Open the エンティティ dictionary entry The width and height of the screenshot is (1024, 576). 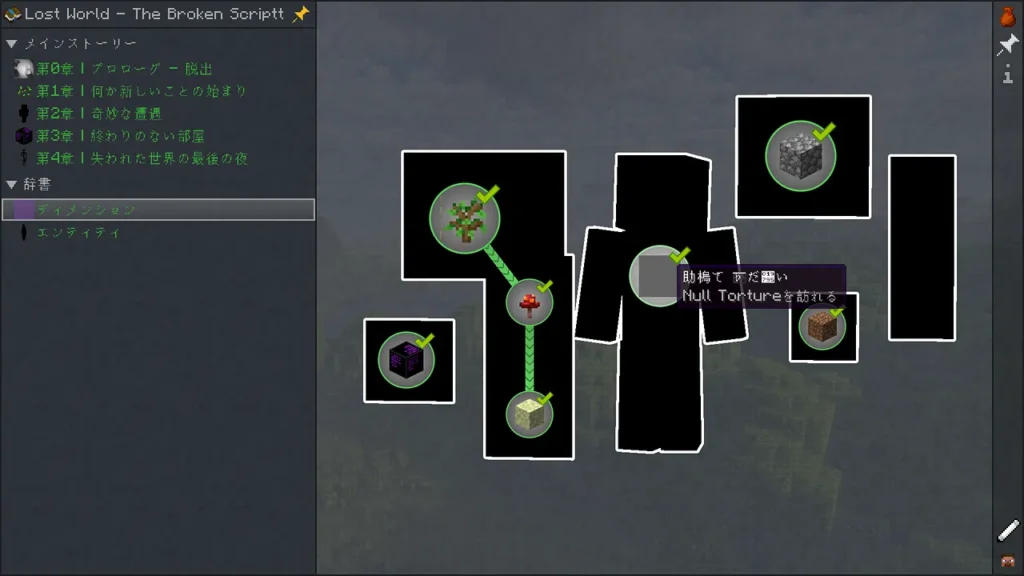(x=78, y=232)
